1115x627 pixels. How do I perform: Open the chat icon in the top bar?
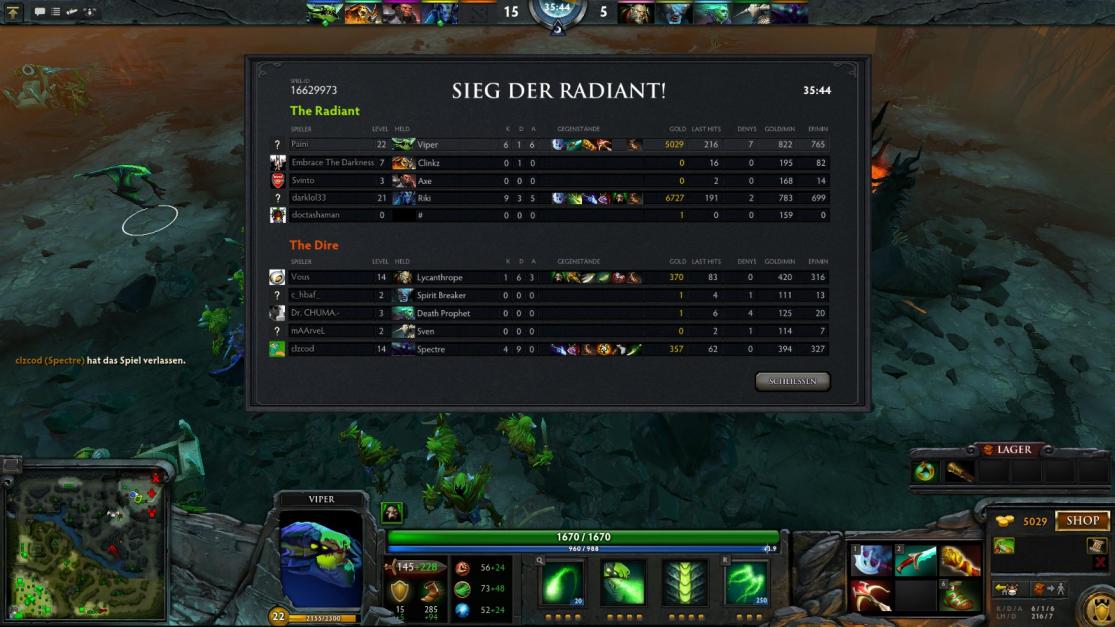point(40,12)
